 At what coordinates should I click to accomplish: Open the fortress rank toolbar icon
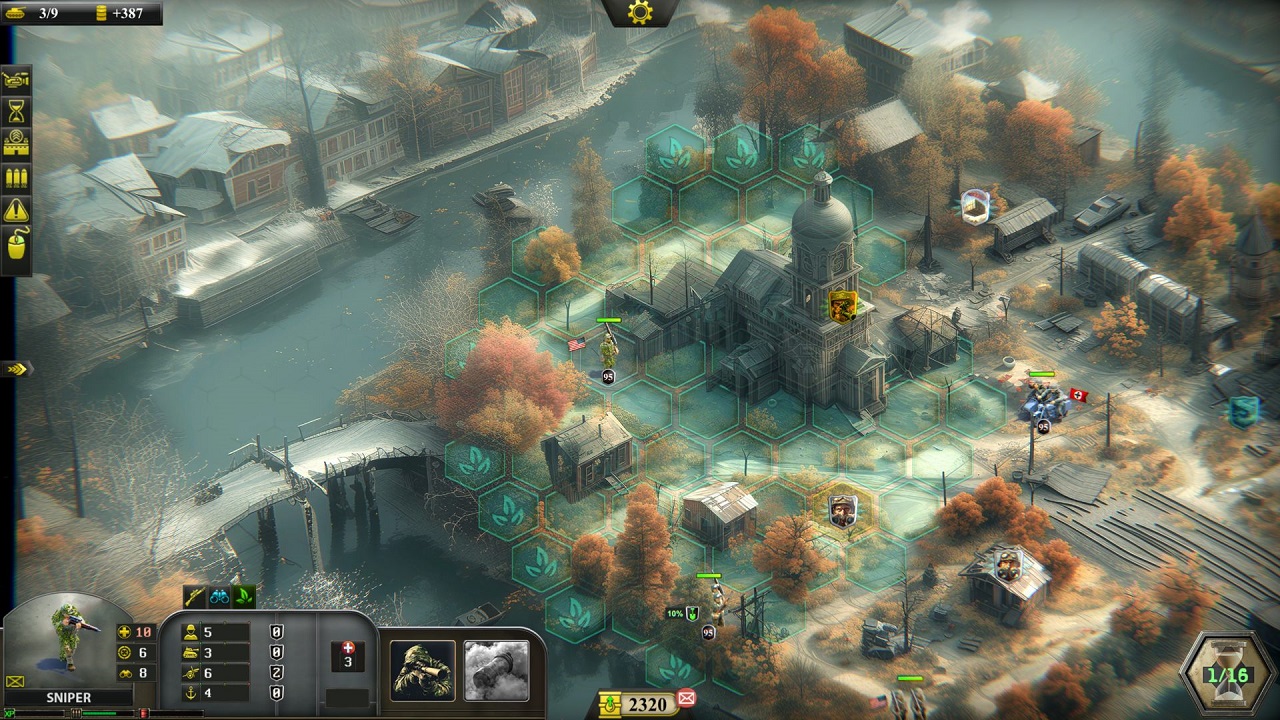[17, 144]
